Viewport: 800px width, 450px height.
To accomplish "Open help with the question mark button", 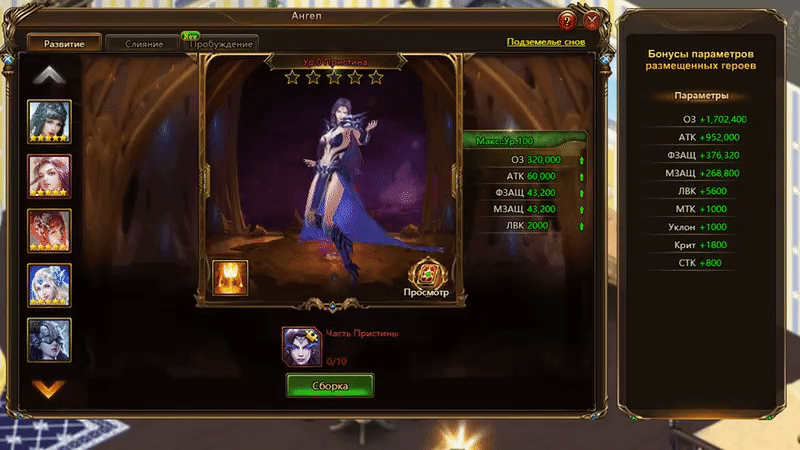I will (x=567, y=19).
